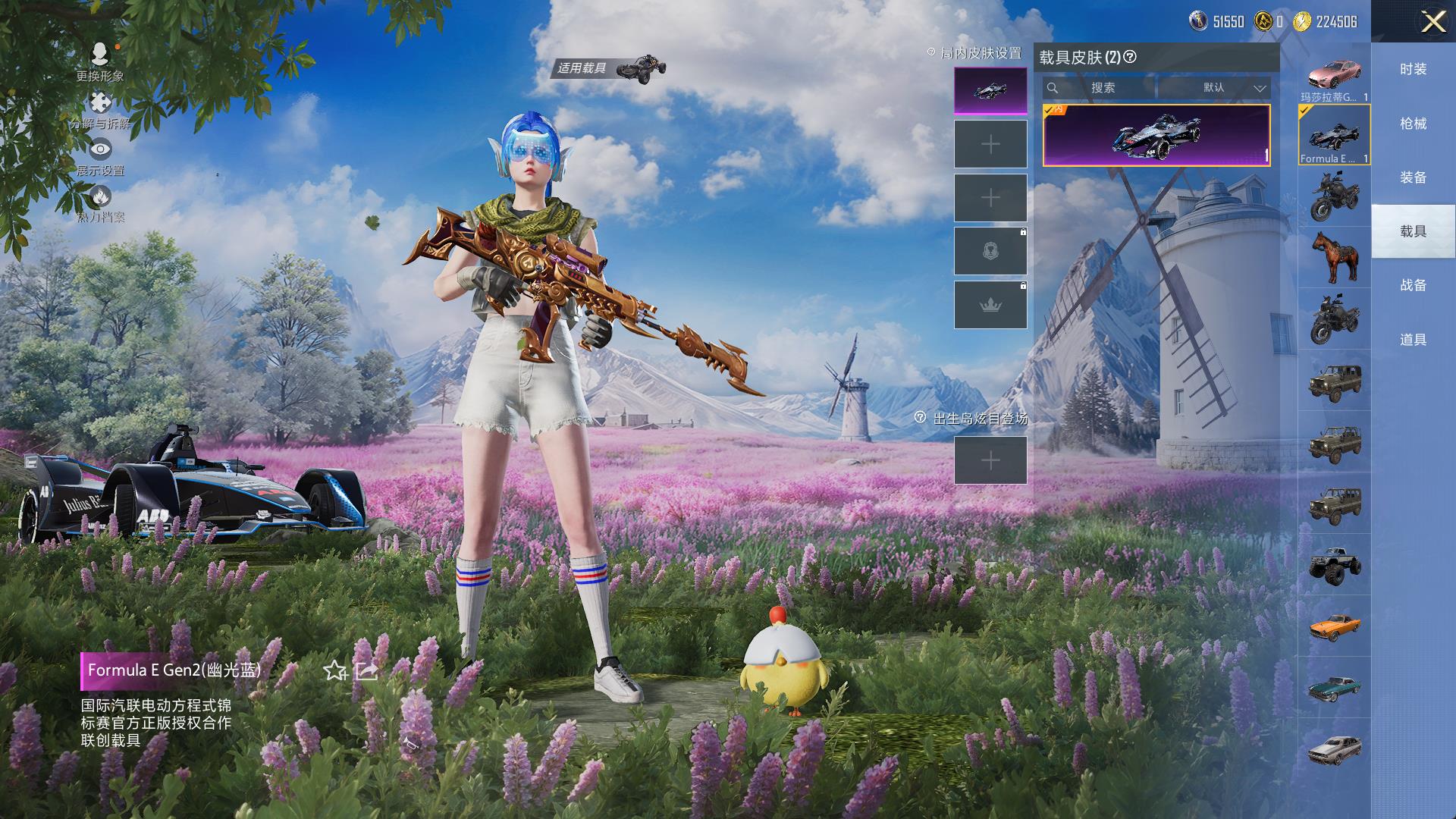Close the vehicle skin screen

coord(1432,21)
